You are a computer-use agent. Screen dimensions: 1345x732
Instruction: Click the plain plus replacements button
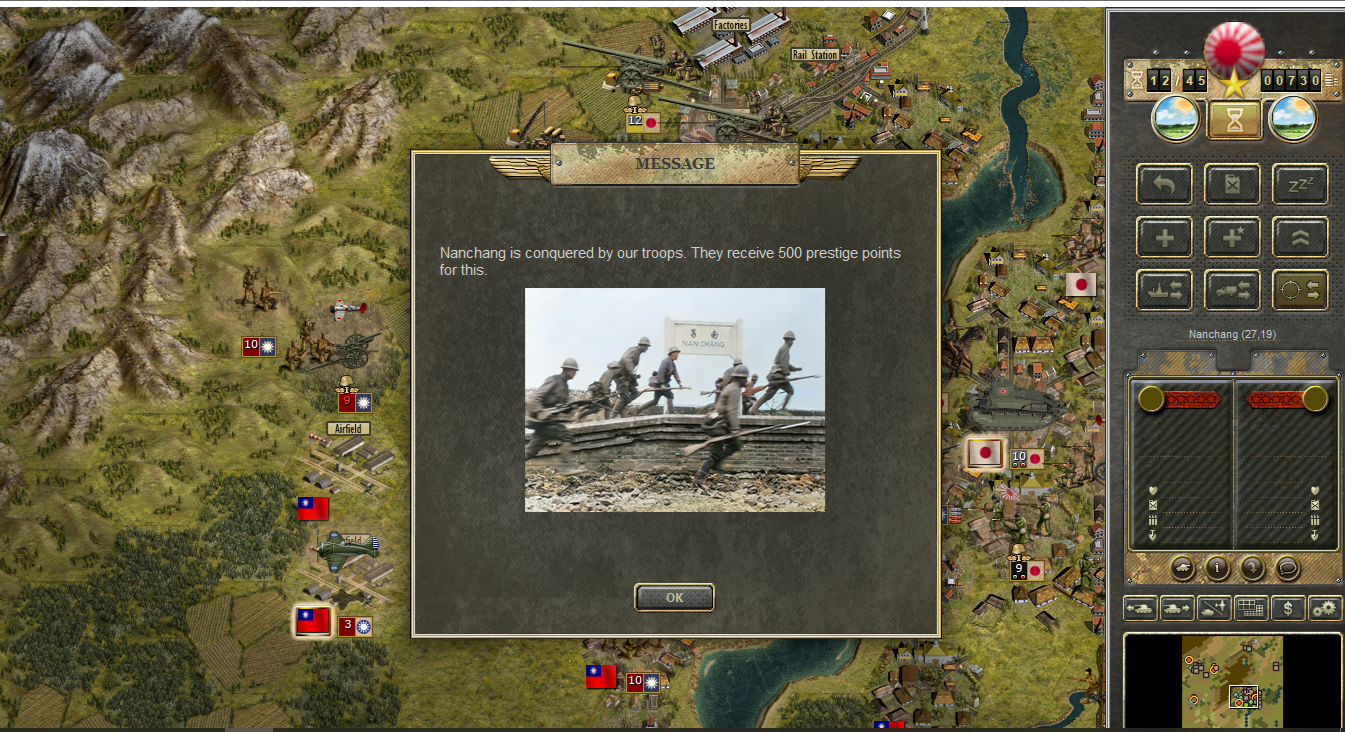coord(1164,237)
